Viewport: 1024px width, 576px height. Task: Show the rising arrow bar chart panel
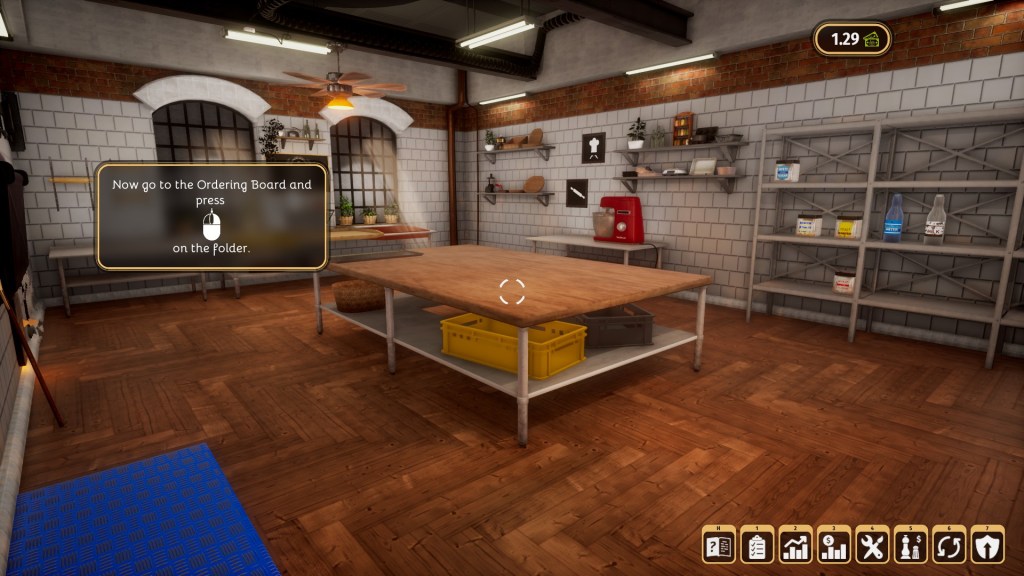pyautogui.click(x=796, y=545)
